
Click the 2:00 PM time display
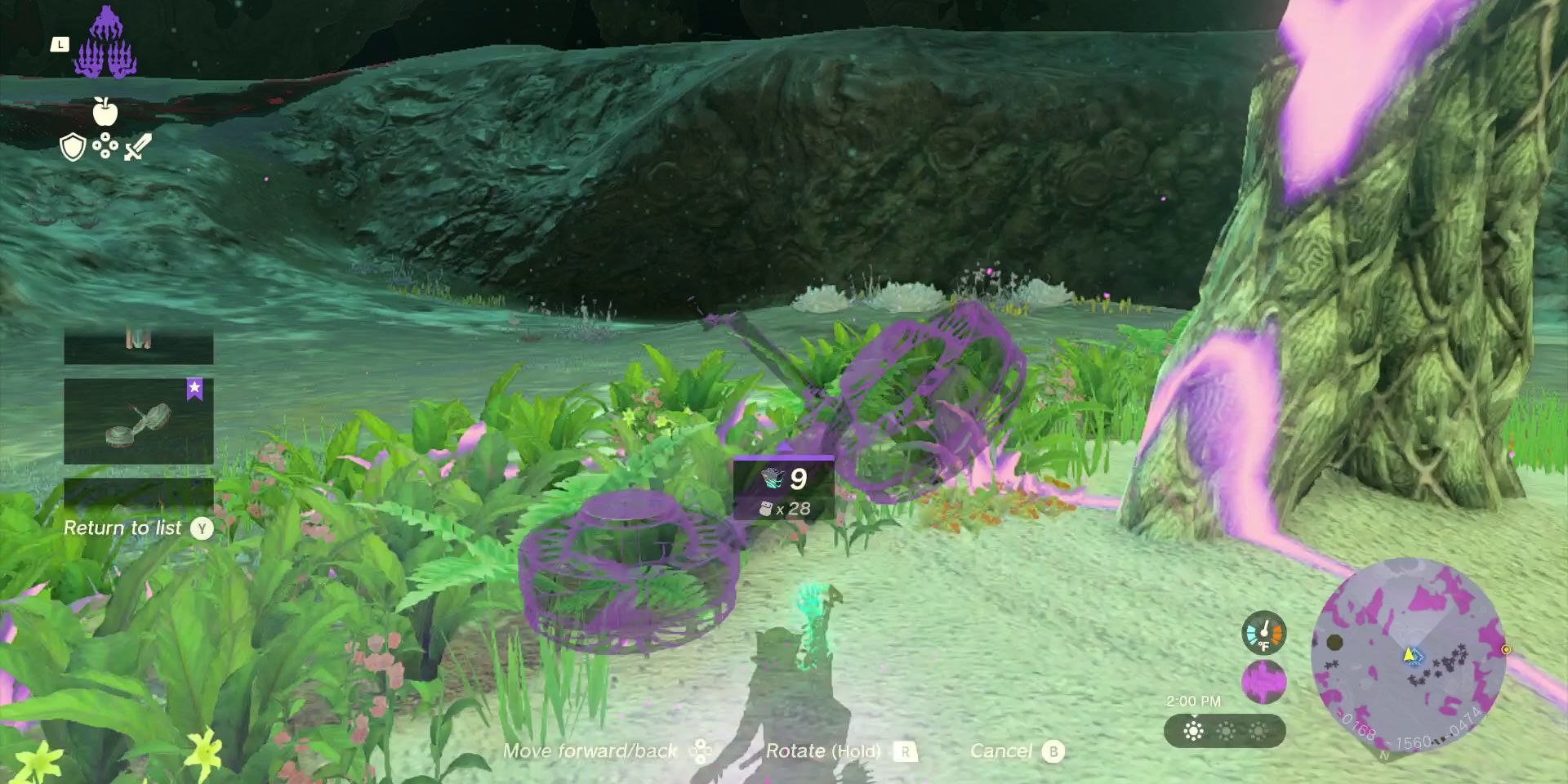click(1195, 701)
